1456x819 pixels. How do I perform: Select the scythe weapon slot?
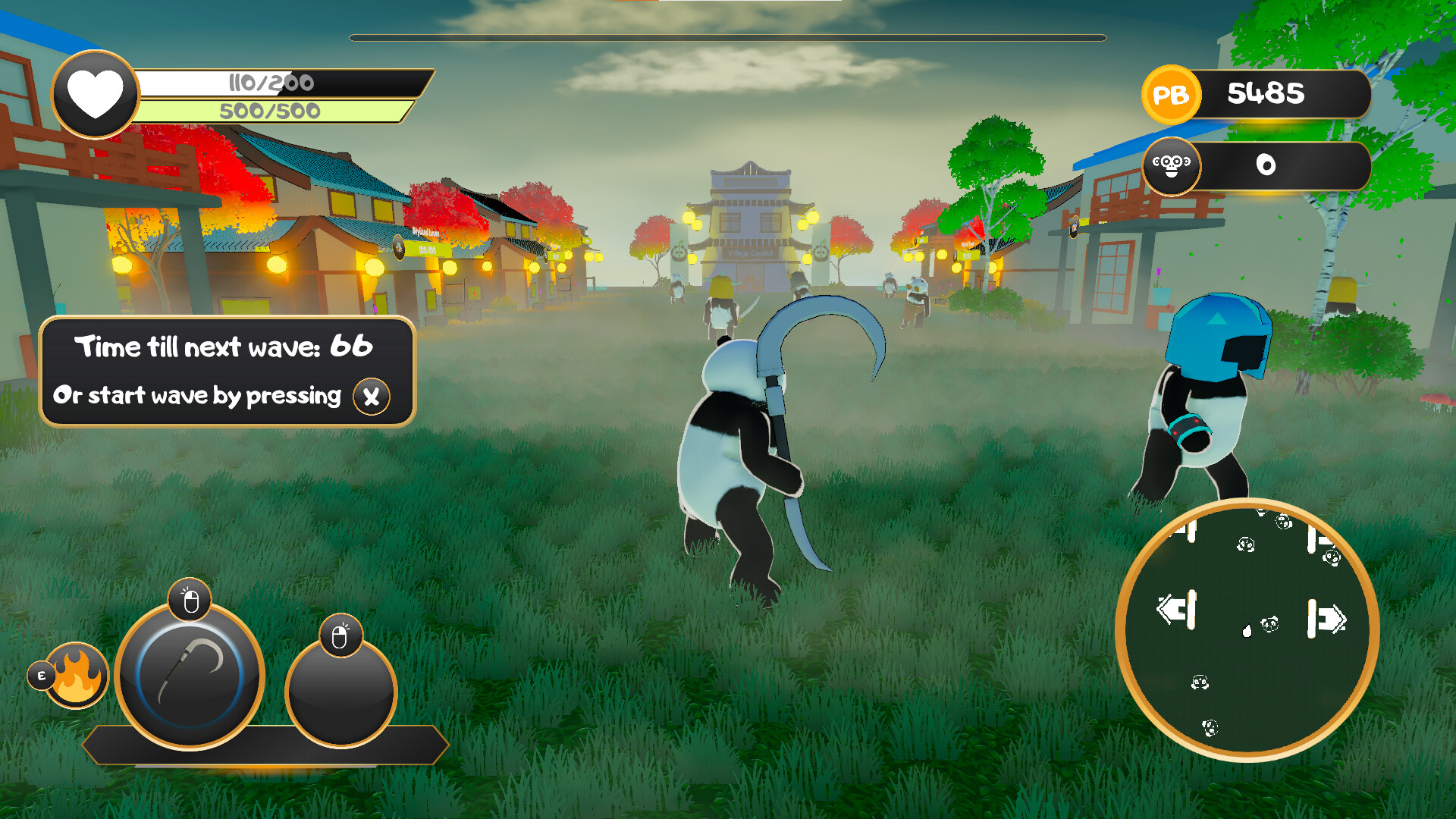[190, 674]
